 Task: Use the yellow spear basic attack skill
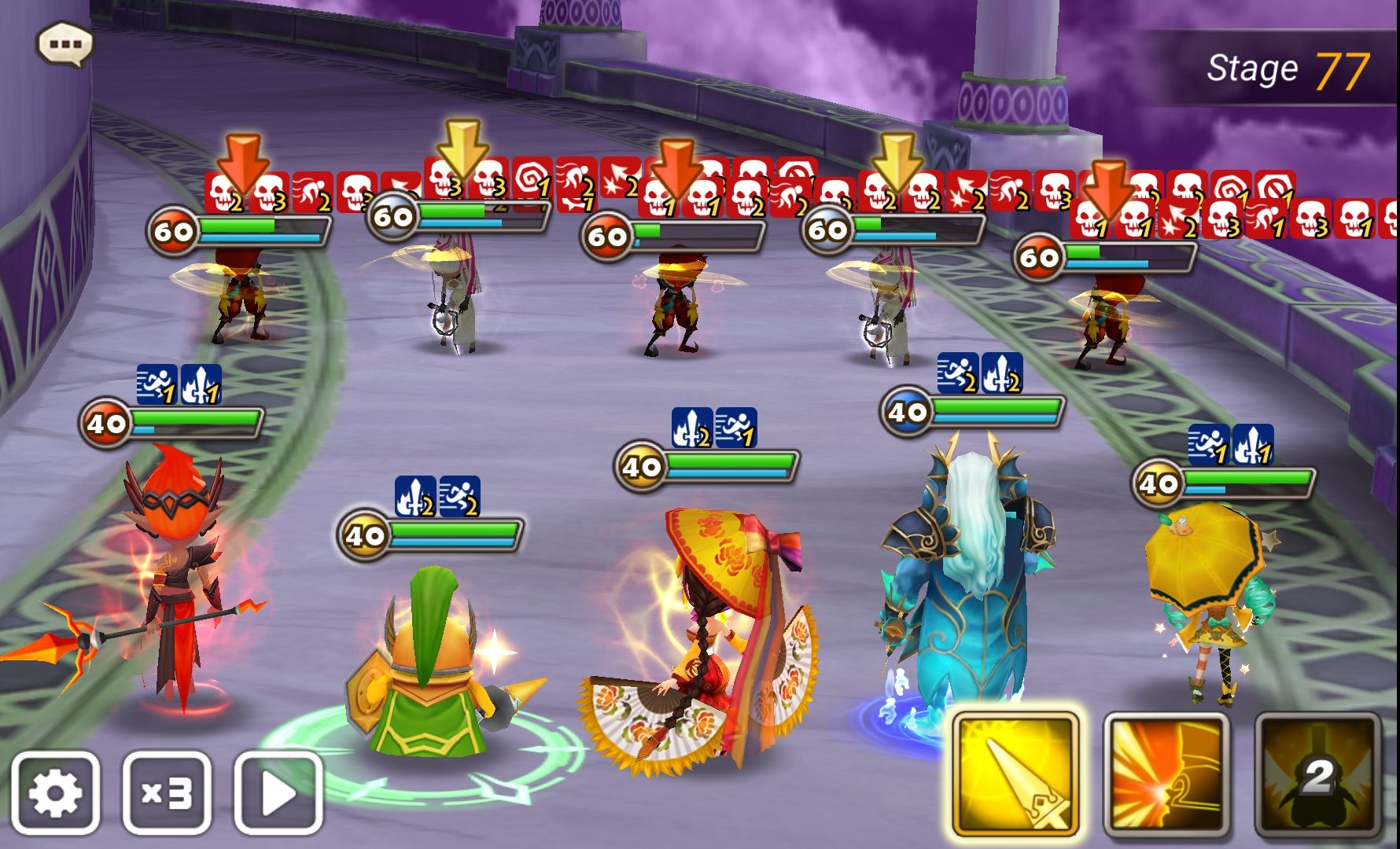point(1015,775)
